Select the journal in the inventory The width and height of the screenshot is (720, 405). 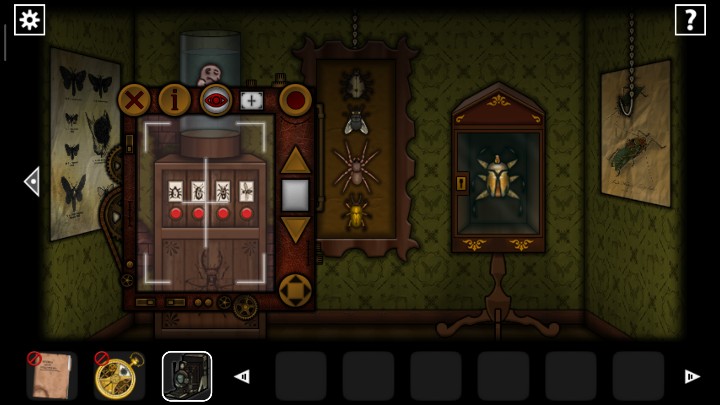click(x=52, y=376)
